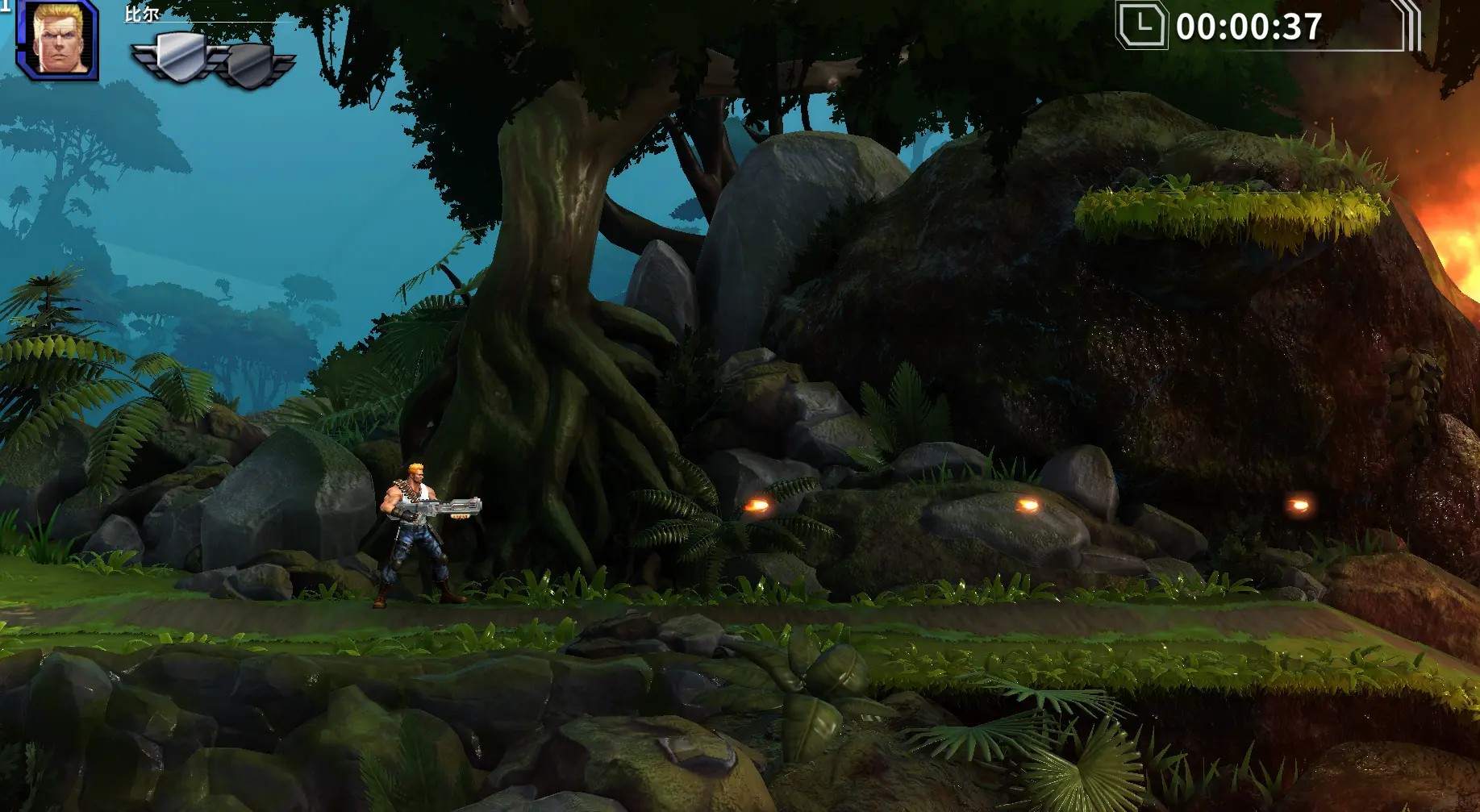
Task: Click Bill's character portrait
Action: (x=60, y=40)
